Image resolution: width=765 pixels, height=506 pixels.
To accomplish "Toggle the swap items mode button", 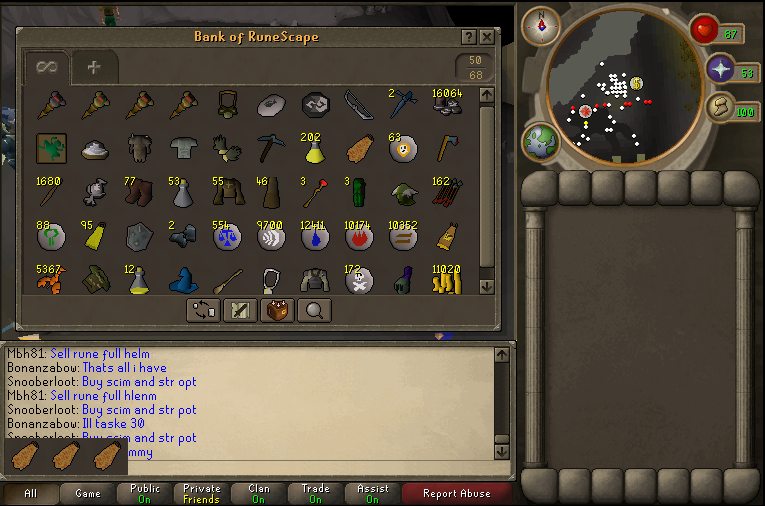I will tap(203, 310).
